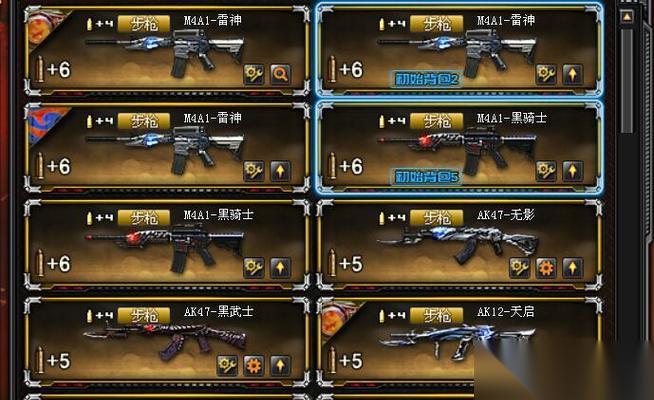Image resolution: width=654 pixels, height=400 pixels.
Task: Click the up arrow on 初始背包5 weapon
Action: click(x=572, y=170)
